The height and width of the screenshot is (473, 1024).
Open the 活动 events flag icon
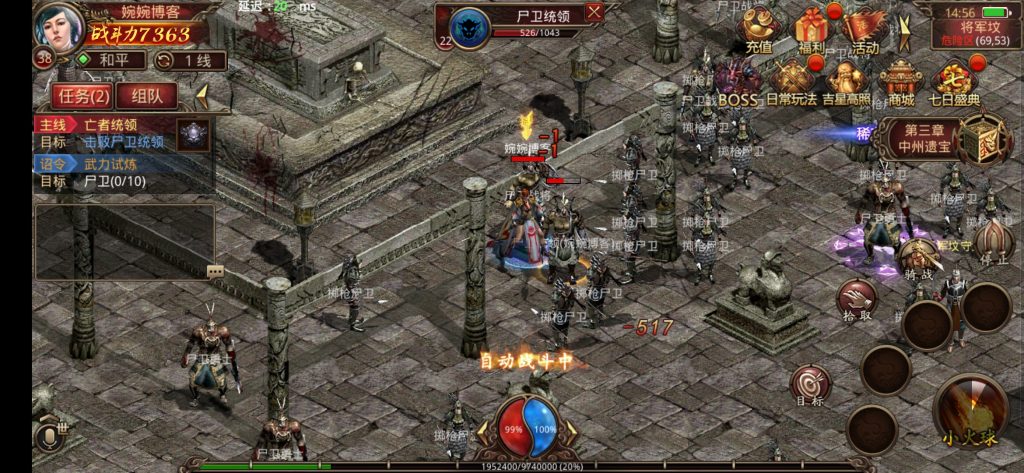(x=864, y=30)
